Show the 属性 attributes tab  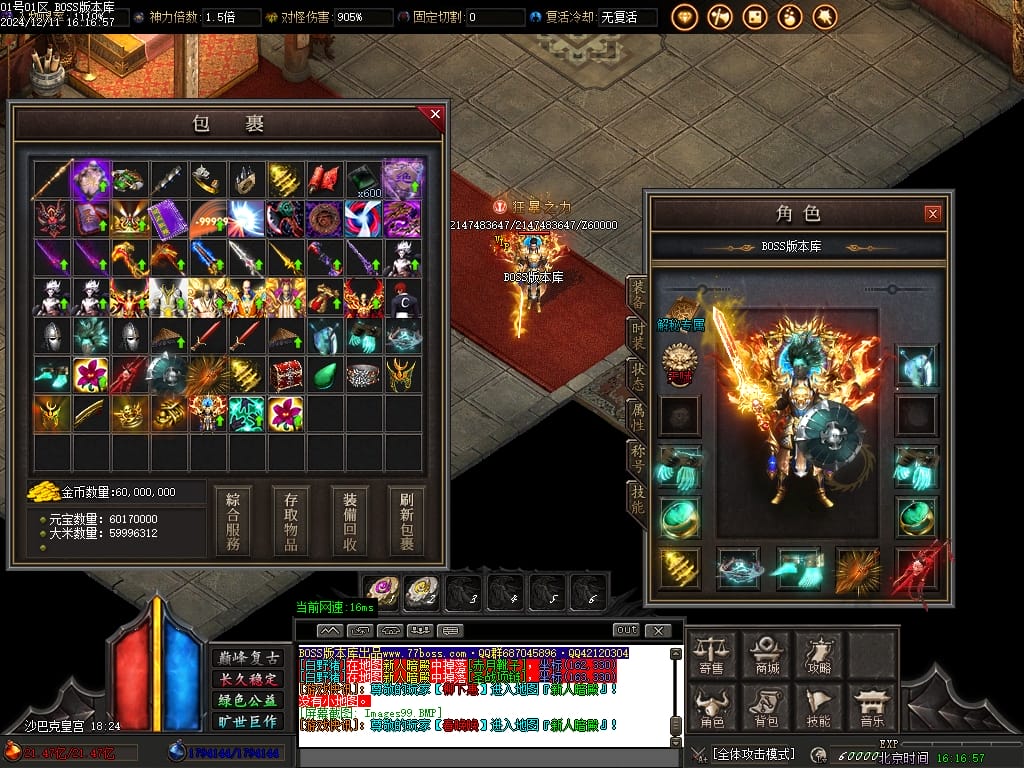(x=637, y=417)
